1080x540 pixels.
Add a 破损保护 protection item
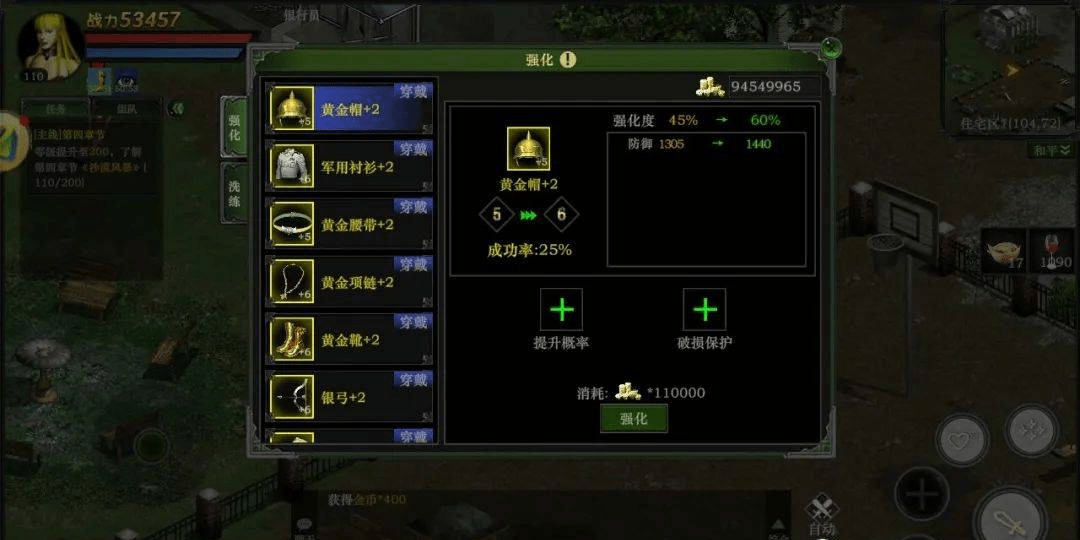coord(704,310)
